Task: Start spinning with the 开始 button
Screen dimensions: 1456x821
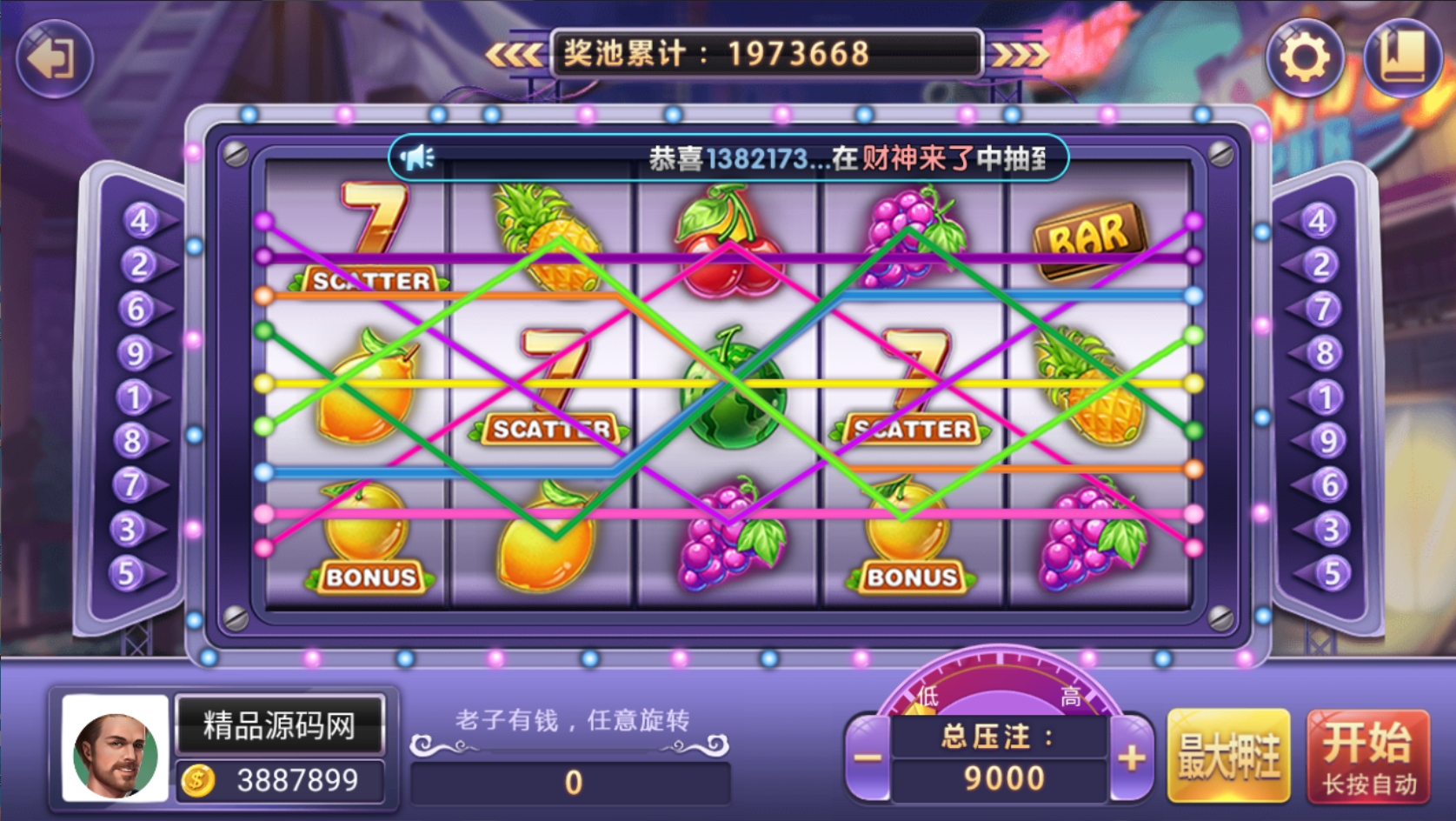Action: [1368, 756]
